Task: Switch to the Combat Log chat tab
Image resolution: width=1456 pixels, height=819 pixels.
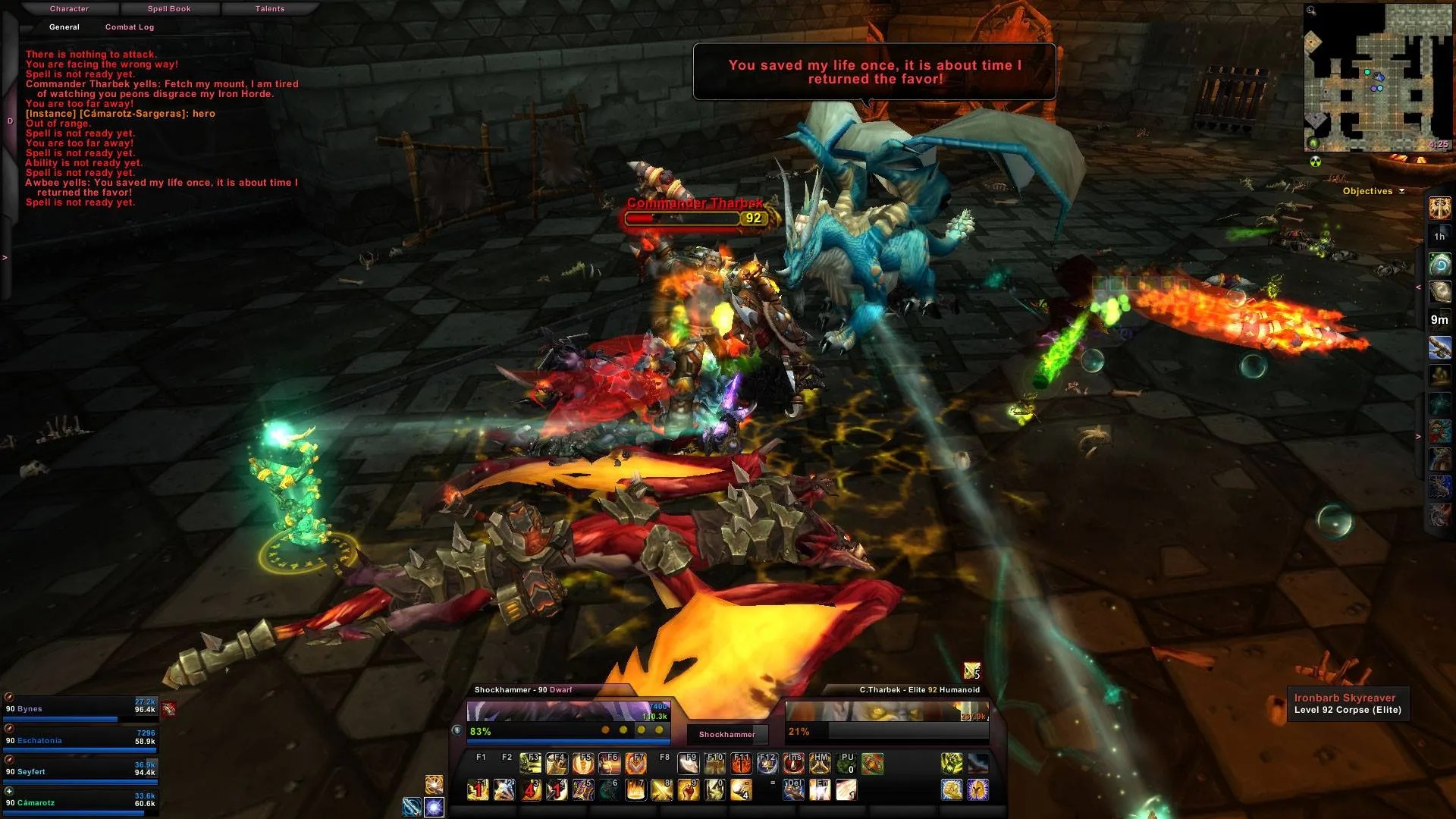Action: pyautogui.click(x=129, y=27)
